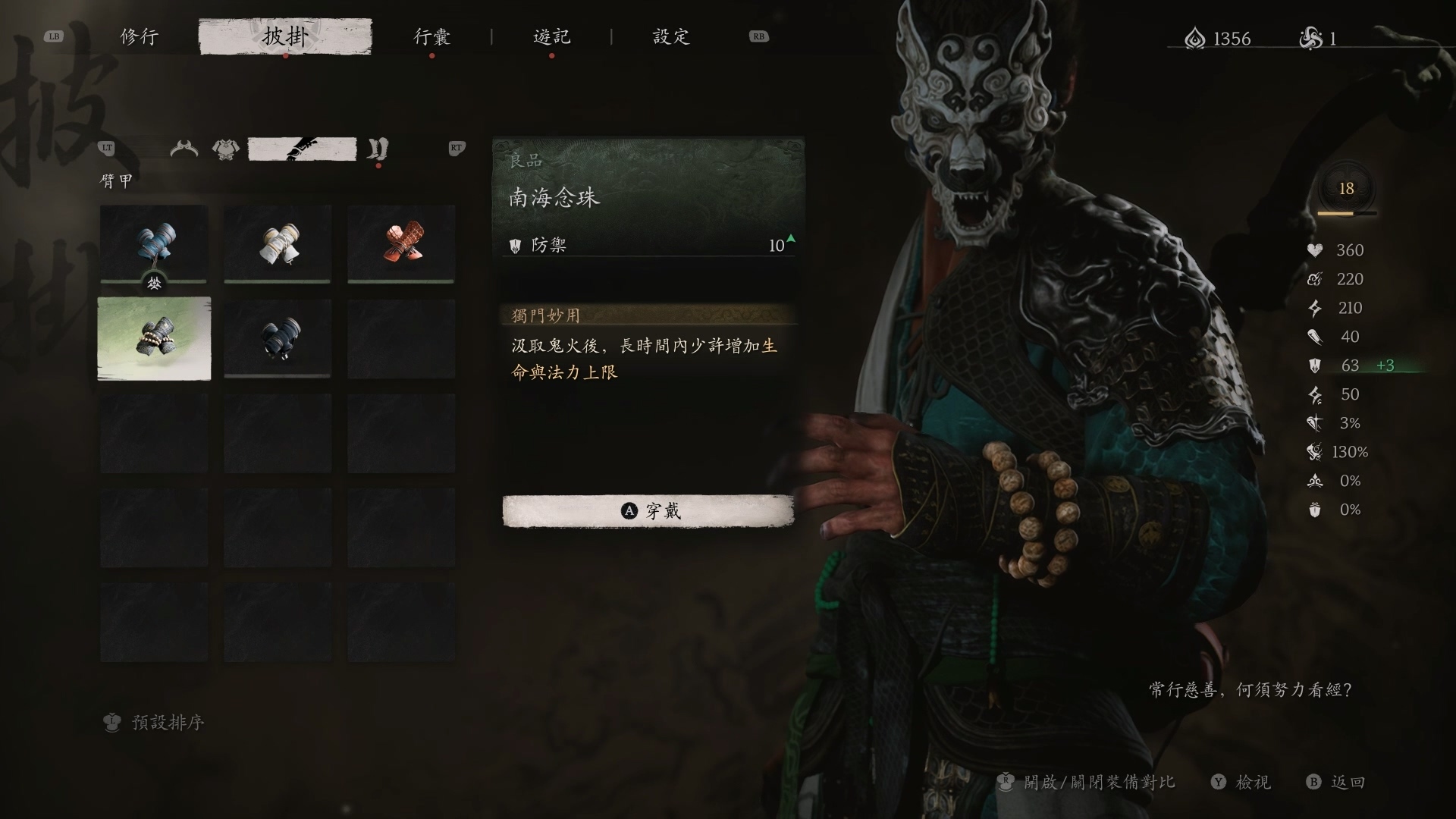Click the helmet icon beside 預設排序
This screenshot has width=1456, height=819.
click(111, 723)
